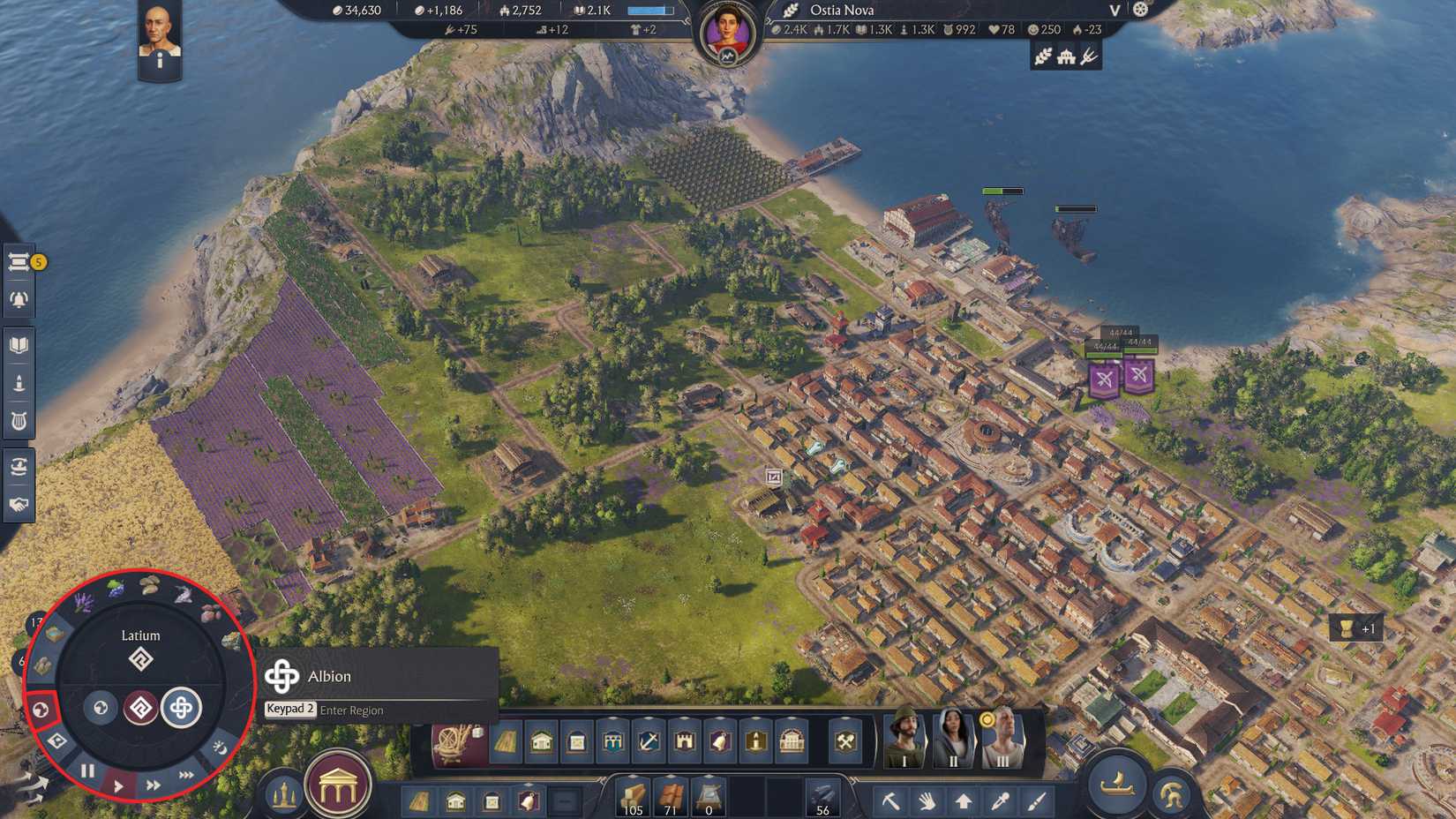This screenshot has height=819, width=1456.
Task: Select the pipette copy-building tool
Action: (x=998, y=800)
